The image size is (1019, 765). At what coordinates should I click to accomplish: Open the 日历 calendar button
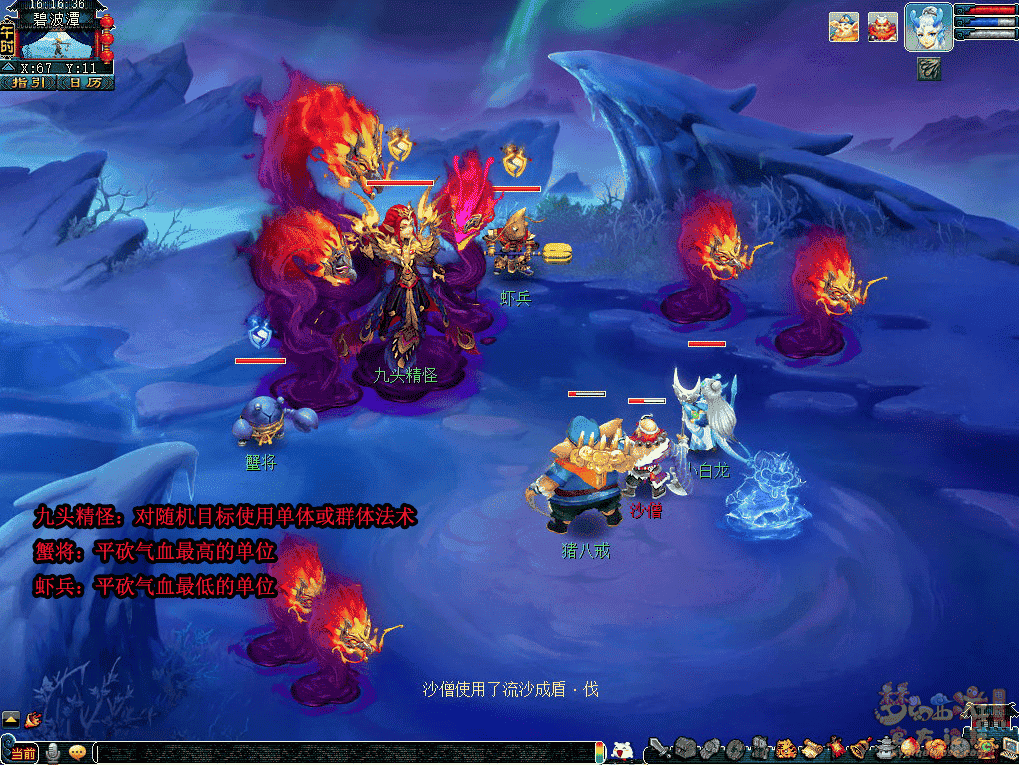(85, 83)
